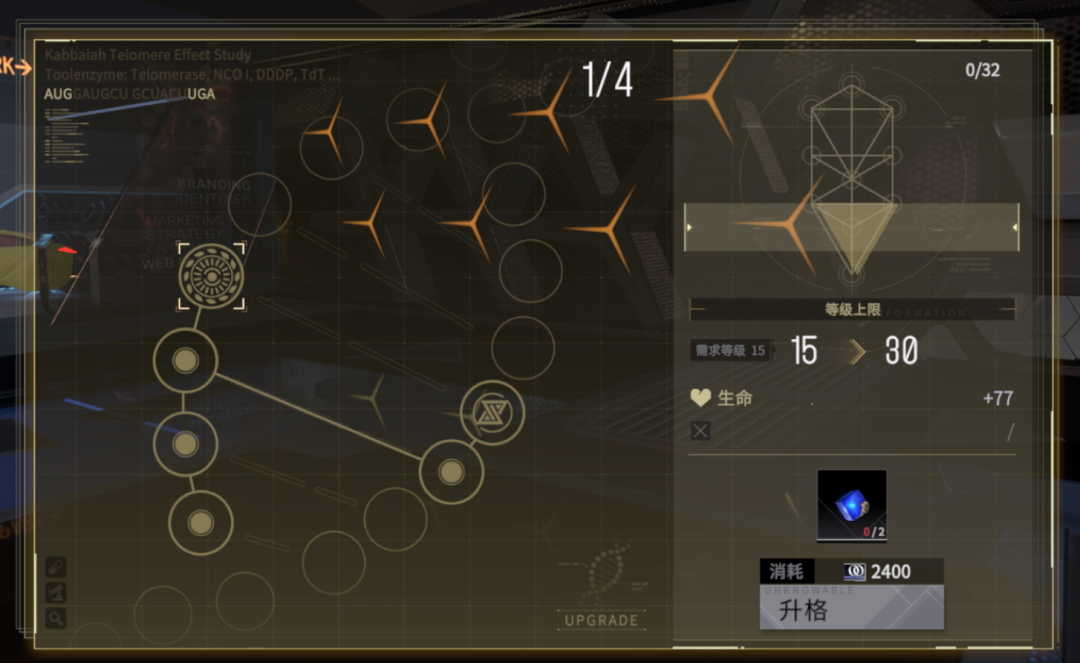The image size is (1080, 663).
Task: Choose the node with the angular emblem
Action: [x=492, y=414]
